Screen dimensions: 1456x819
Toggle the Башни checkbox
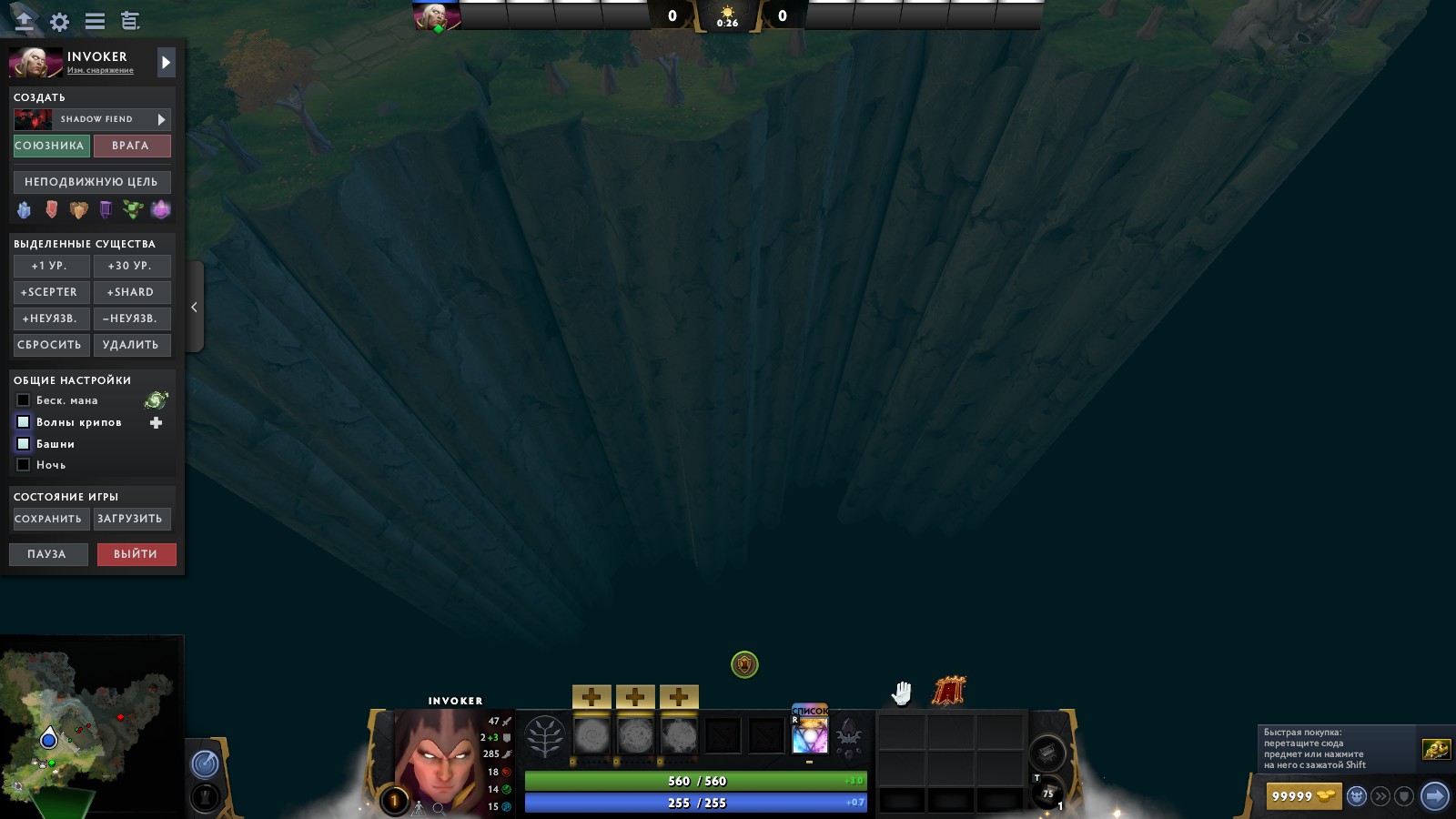pyautogui.click(x=23, y=443)
